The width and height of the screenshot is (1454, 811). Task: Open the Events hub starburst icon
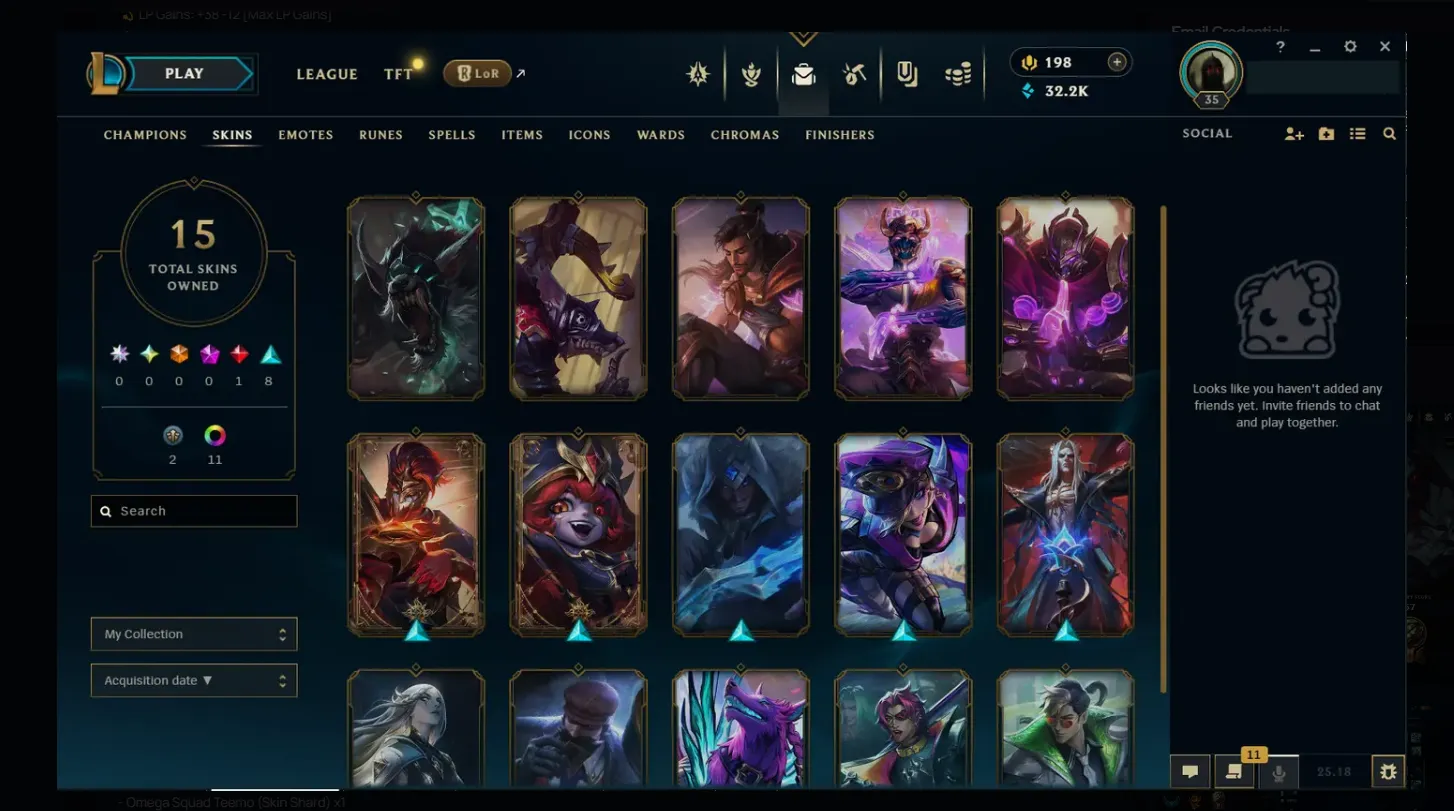[x=697, y=74]
